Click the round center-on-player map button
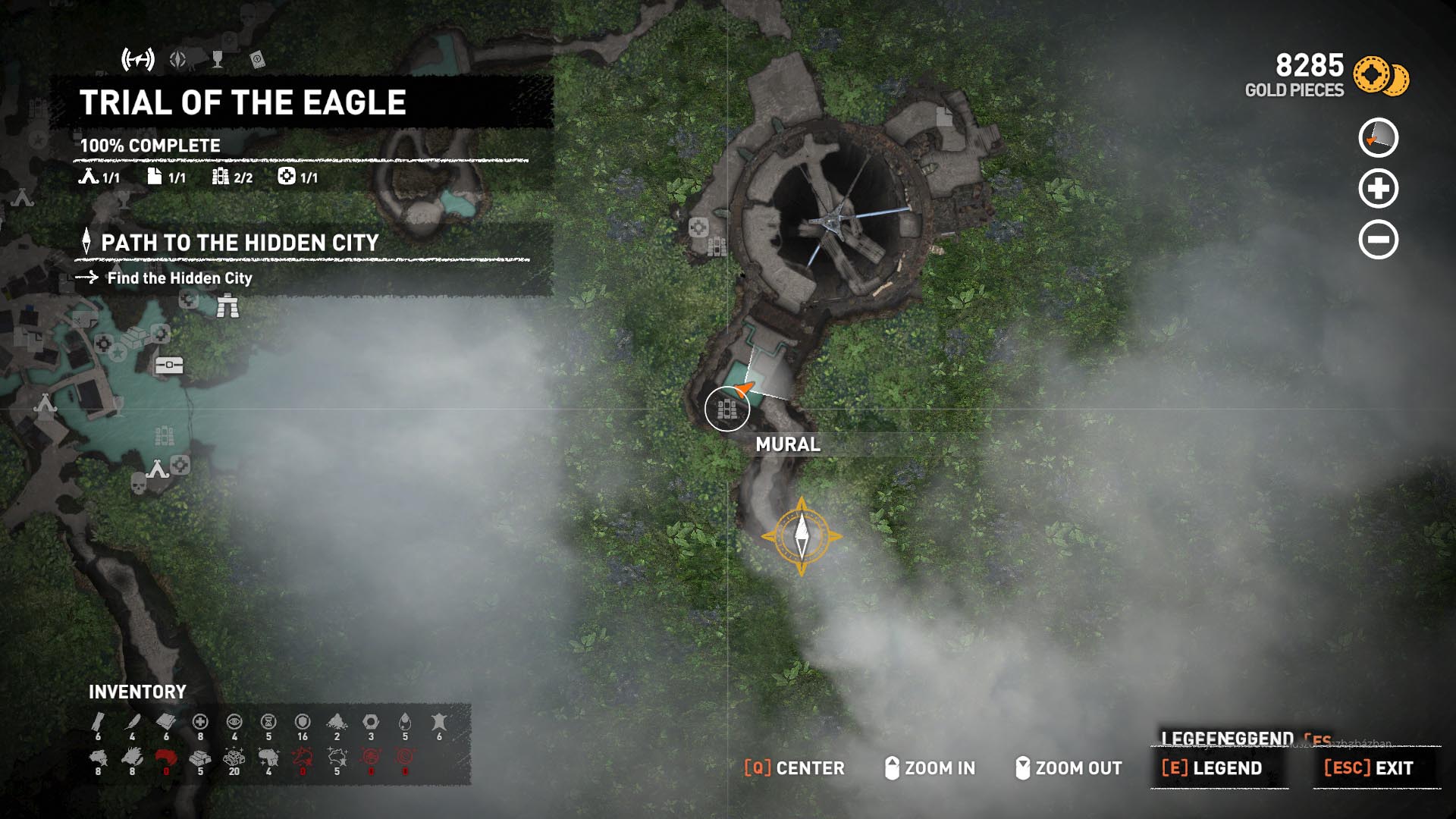Screen dimensions: 1456x819 tap(1378, 138)
